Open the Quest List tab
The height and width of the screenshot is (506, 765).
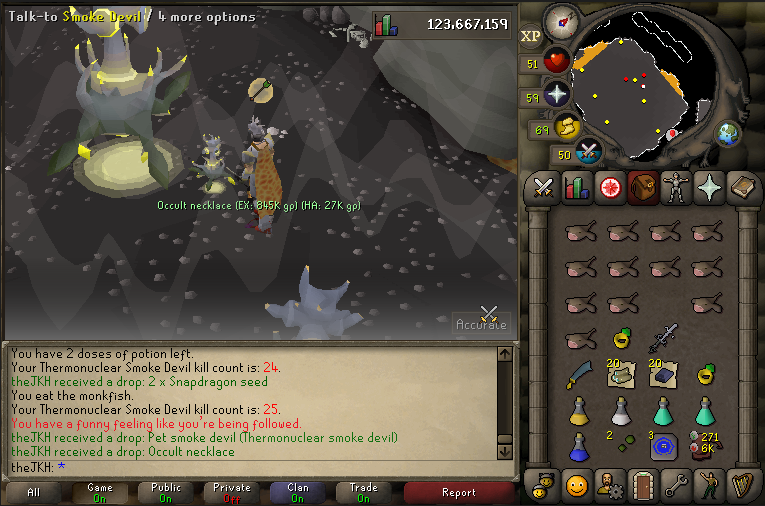tap(609, 187)
